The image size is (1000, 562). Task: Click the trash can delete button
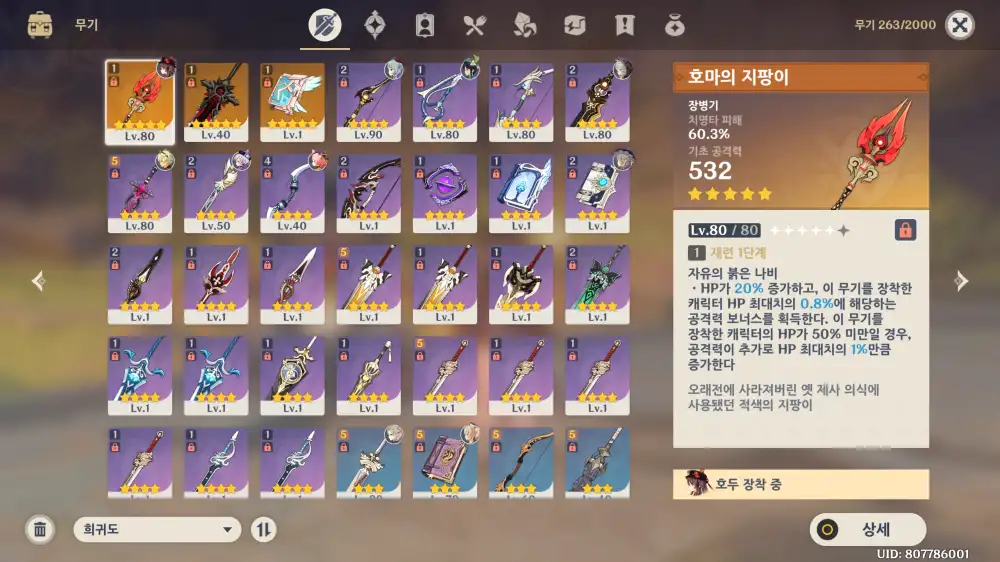(x=40, y=530)
